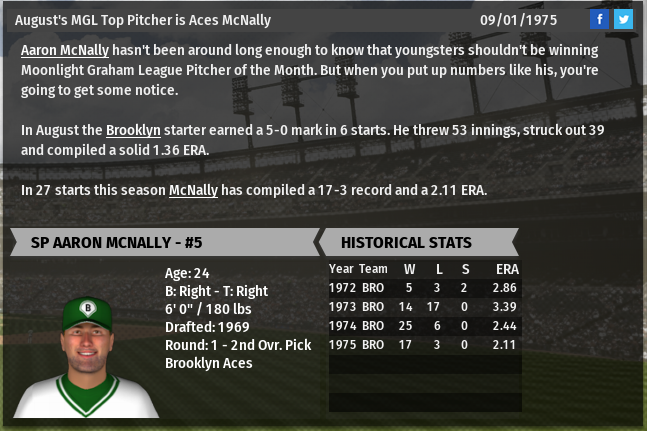
Task: Open the Brooklyn team link
Action: [x=133, y=130]
